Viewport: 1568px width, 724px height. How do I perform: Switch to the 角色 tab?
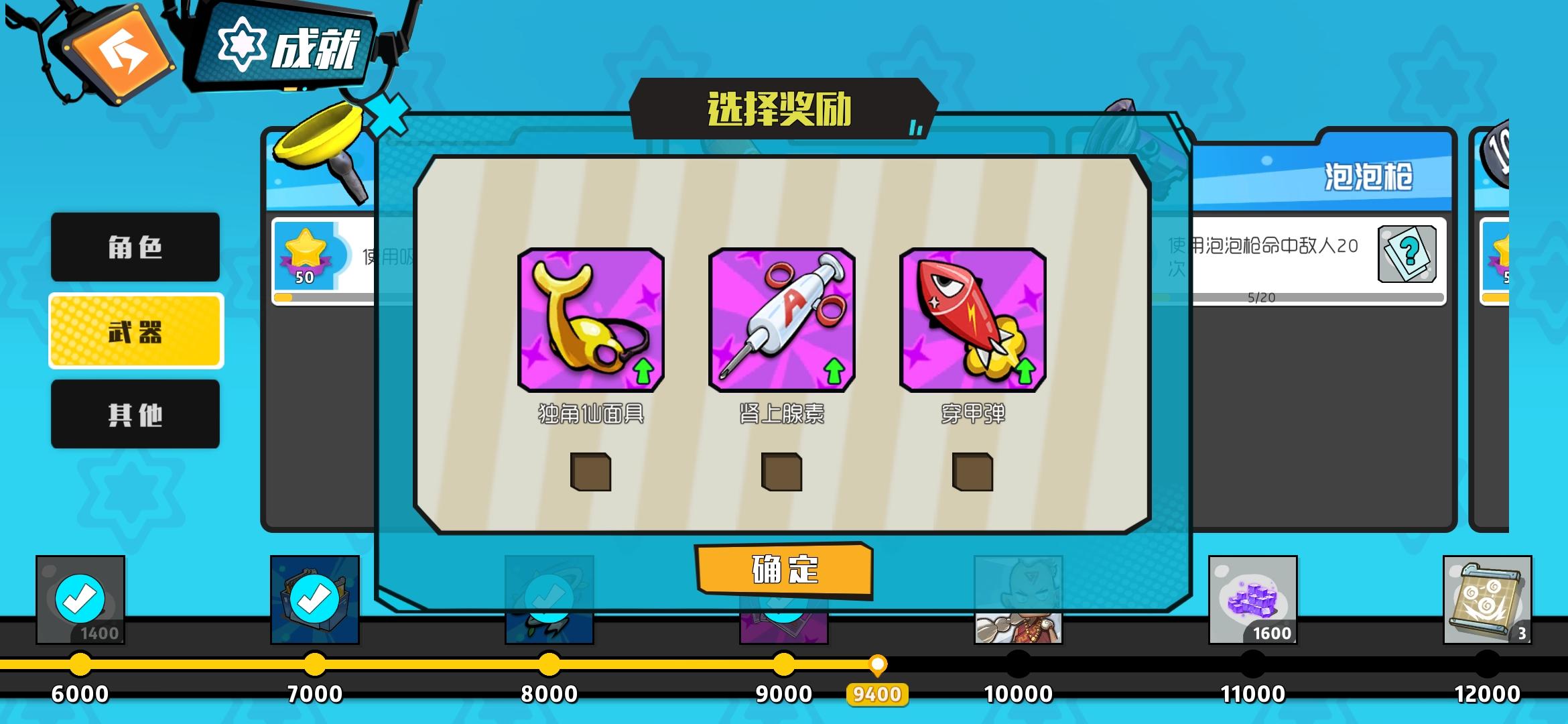[135, 247]
